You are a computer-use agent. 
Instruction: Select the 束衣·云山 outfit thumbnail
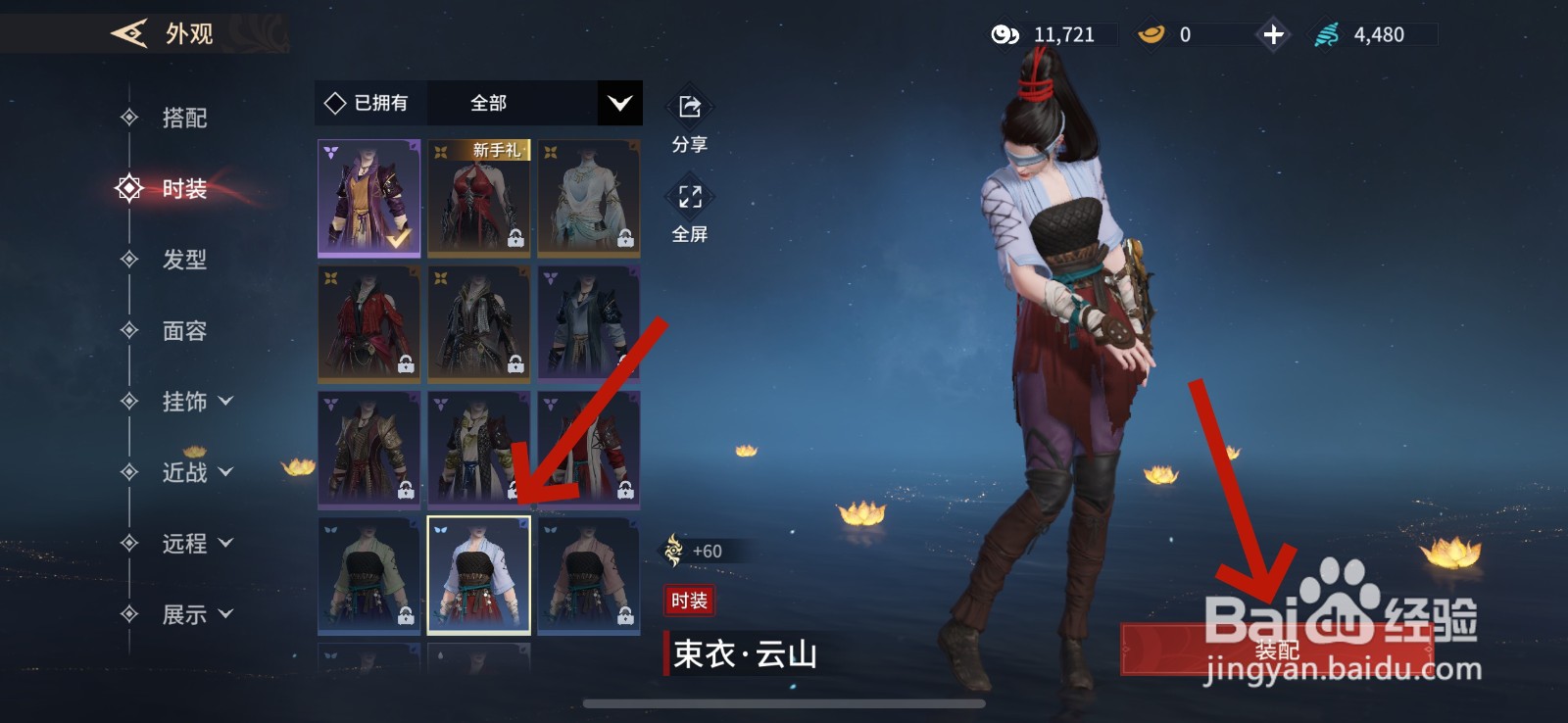(x=478, y=574)
